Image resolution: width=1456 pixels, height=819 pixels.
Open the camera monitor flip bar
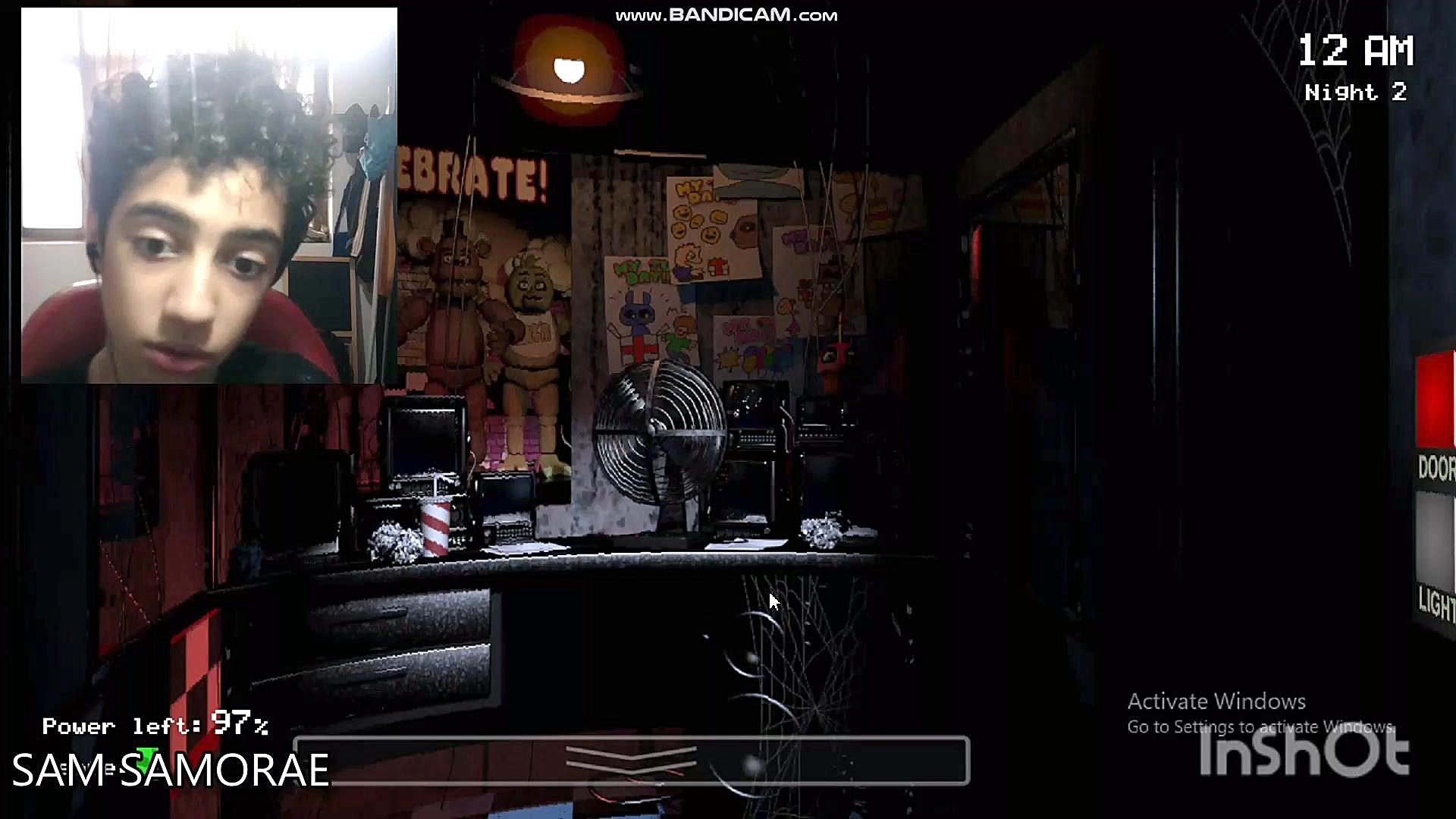(x=631, y=760)
